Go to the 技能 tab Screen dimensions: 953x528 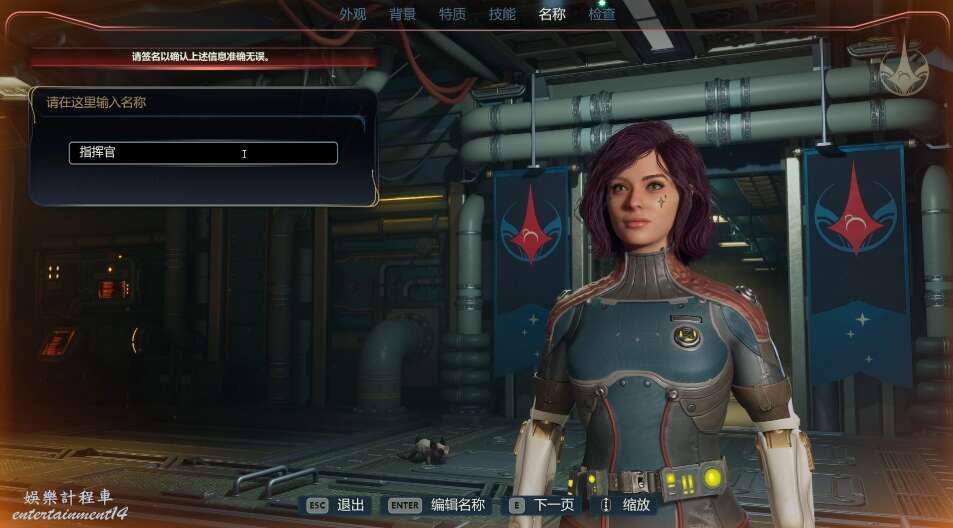502,14
